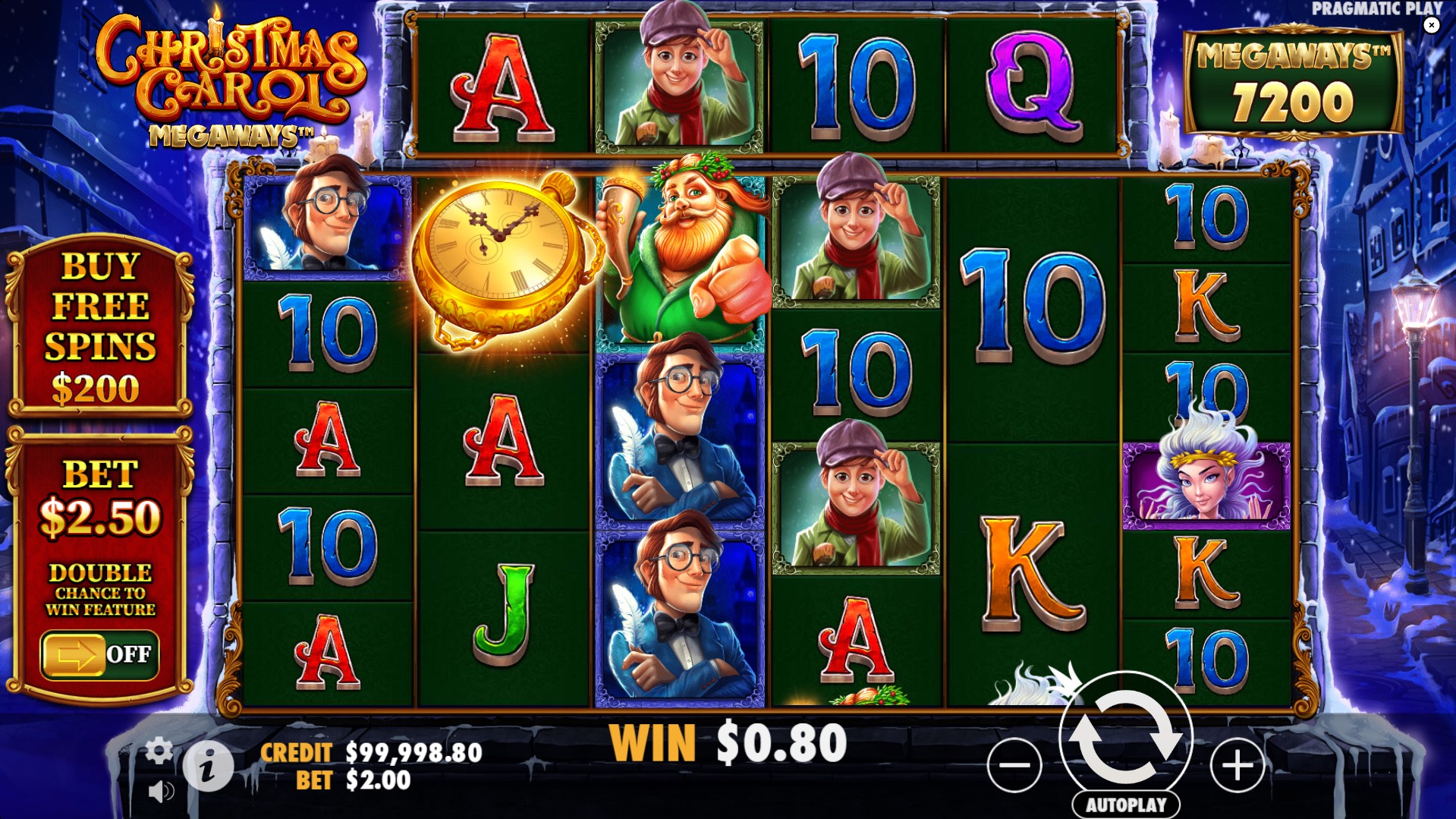Show the game info paytable
Viewport: 1456px width, 819px height.
click(208, 767)
